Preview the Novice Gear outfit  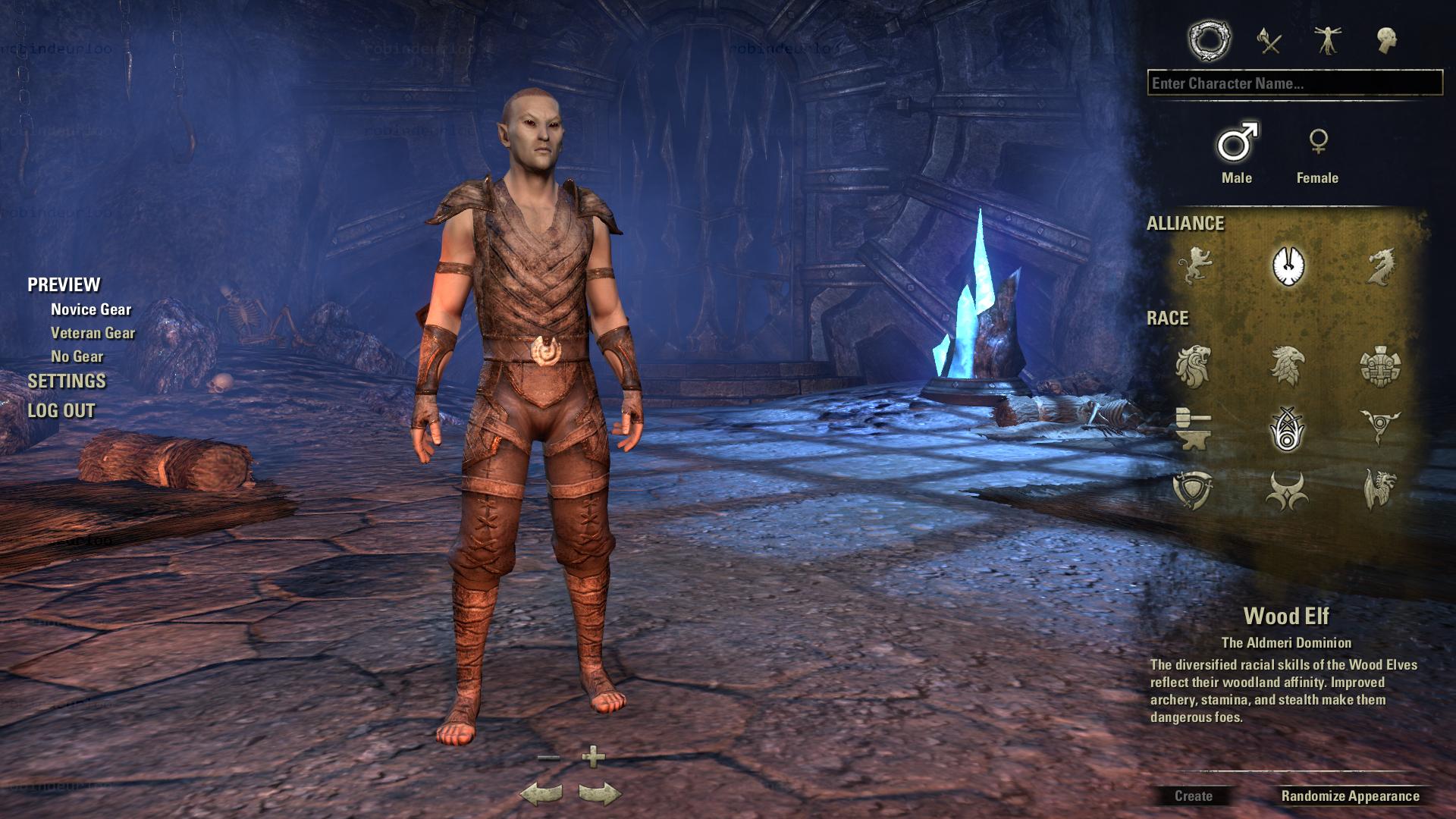point(91,309)
